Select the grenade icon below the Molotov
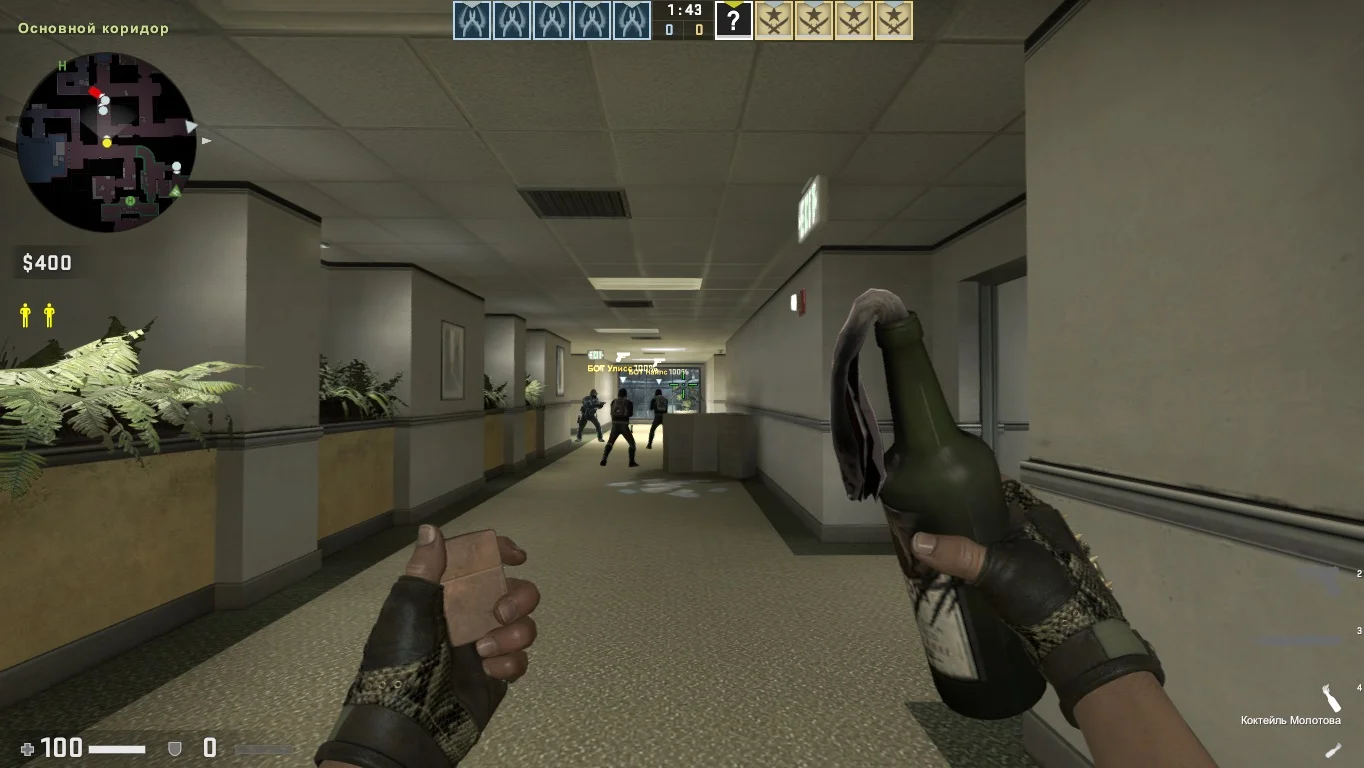The image size is (1364, 768). (x=1333, y=749)
